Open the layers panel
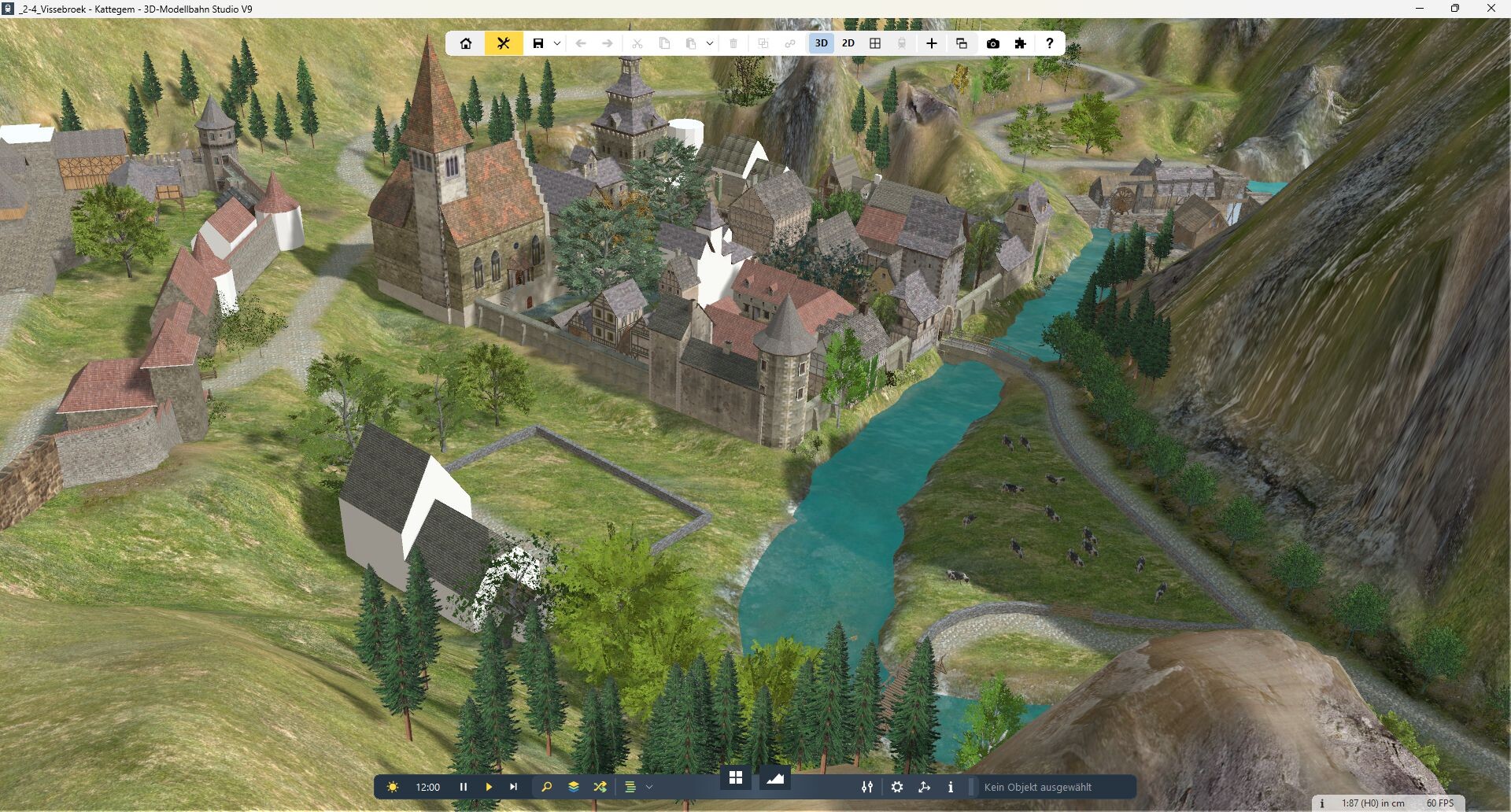1511x812 pixels. (574, 787)
